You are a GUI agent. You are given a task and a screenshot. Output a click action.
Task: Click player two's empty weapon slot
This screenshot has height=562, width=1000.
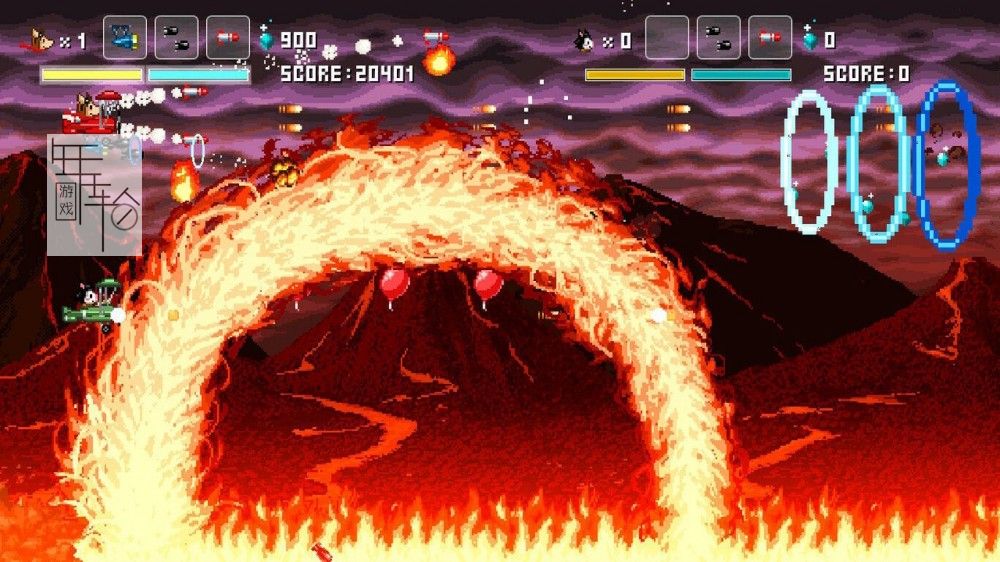tap(667, 38)
